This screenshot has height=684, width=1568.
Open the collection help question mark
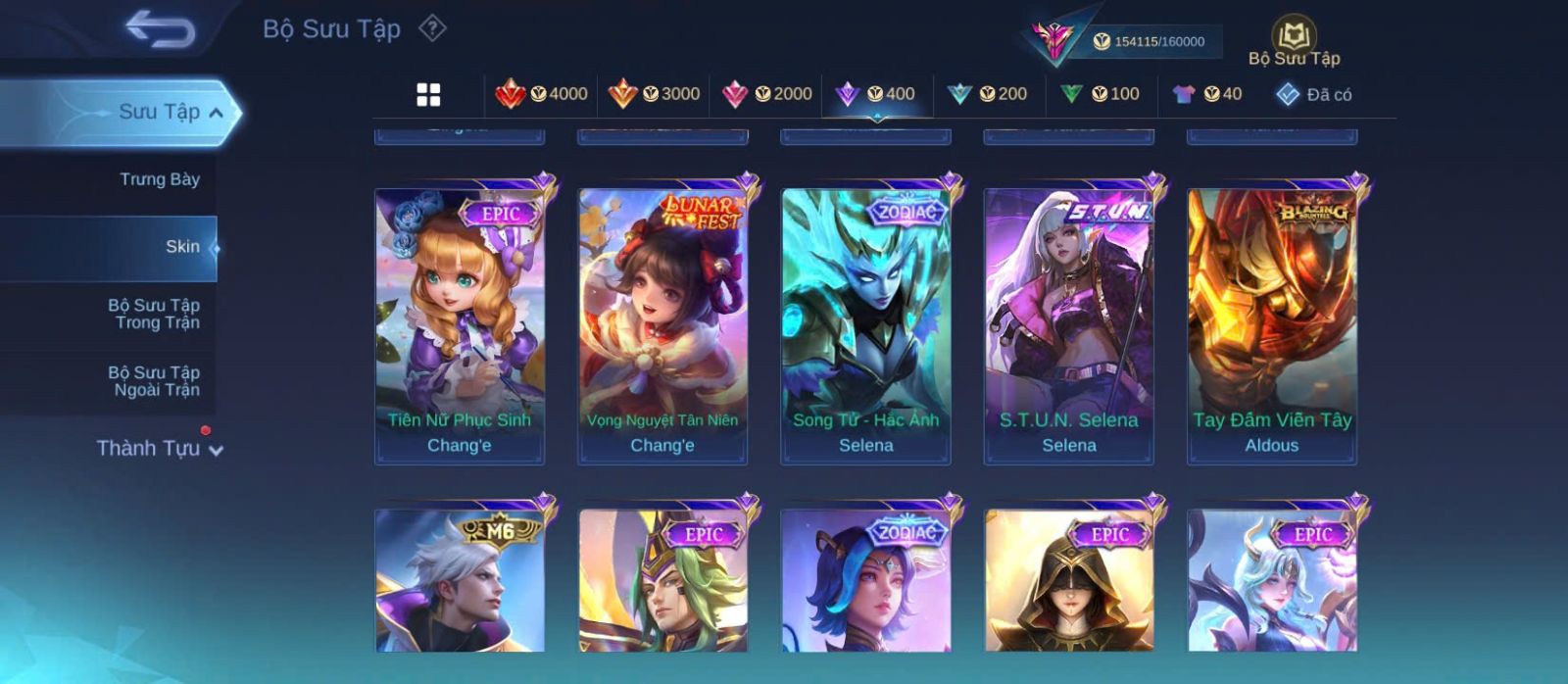click(x=432, y=28)
